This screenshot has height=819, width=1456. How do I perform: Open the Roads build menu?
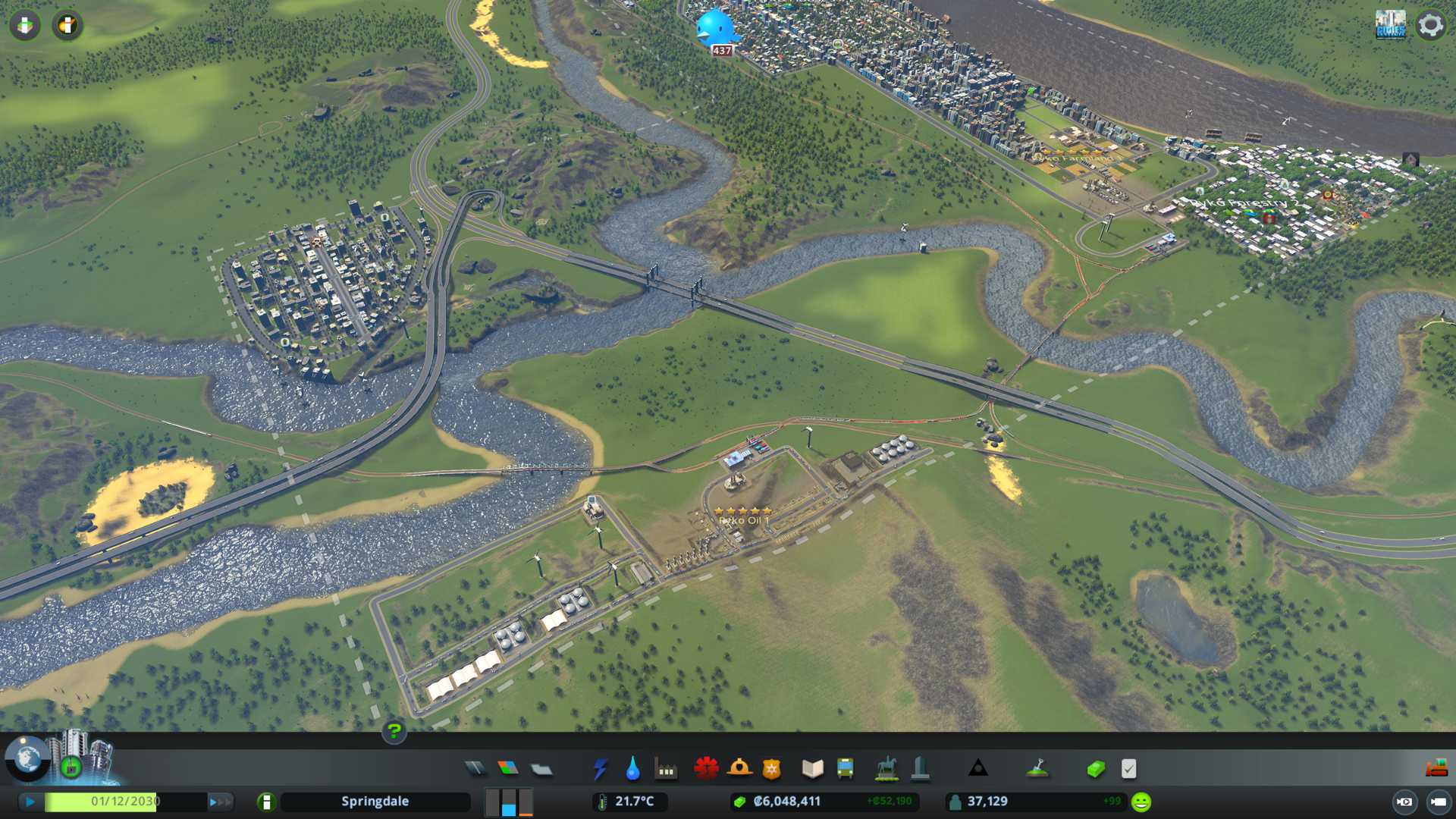[x=475, y=769]
